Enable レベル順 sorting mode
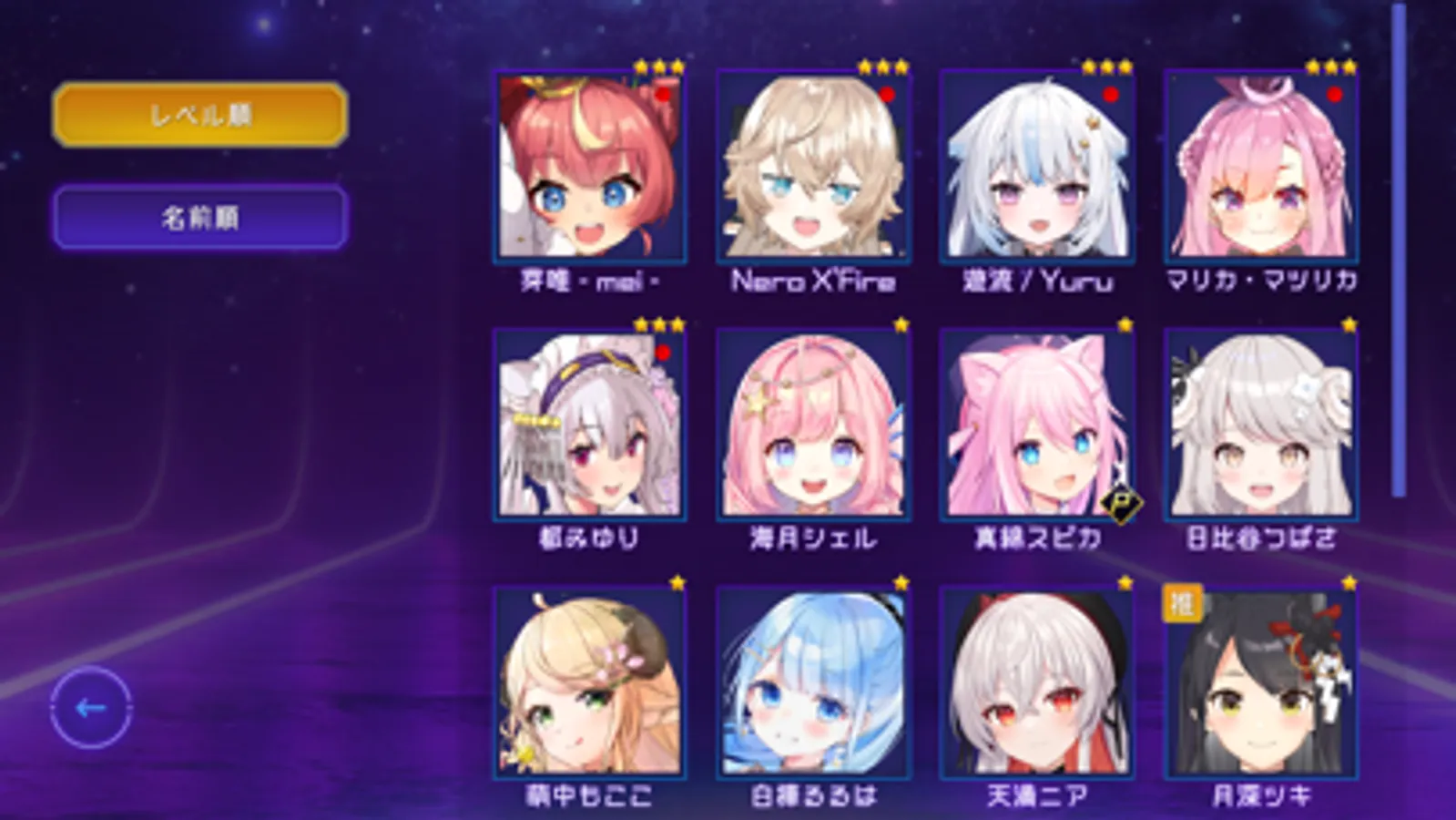The image size is (1456, 820). [x=202, y=116]
